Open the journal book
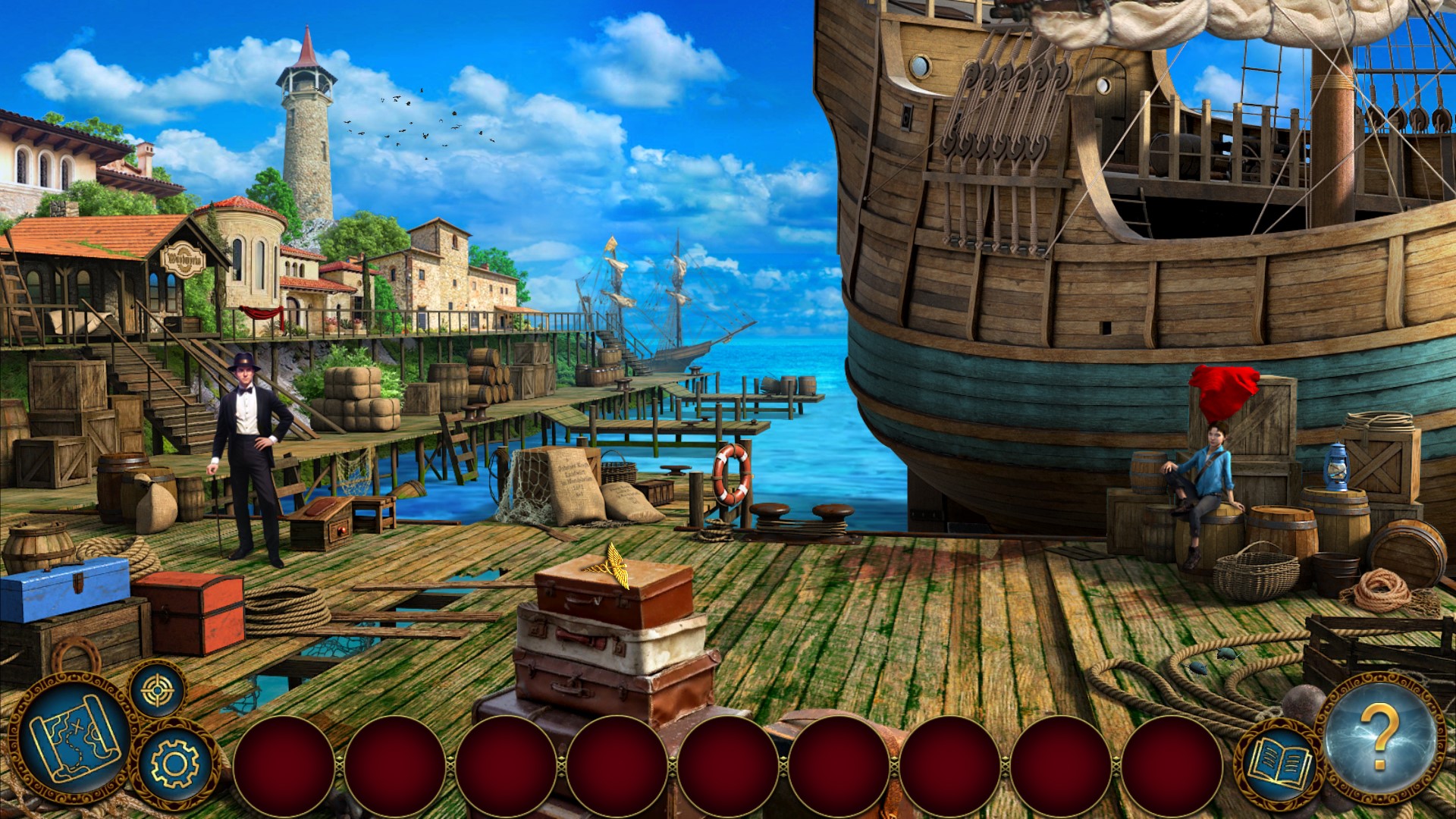 tap(1280, 761)
